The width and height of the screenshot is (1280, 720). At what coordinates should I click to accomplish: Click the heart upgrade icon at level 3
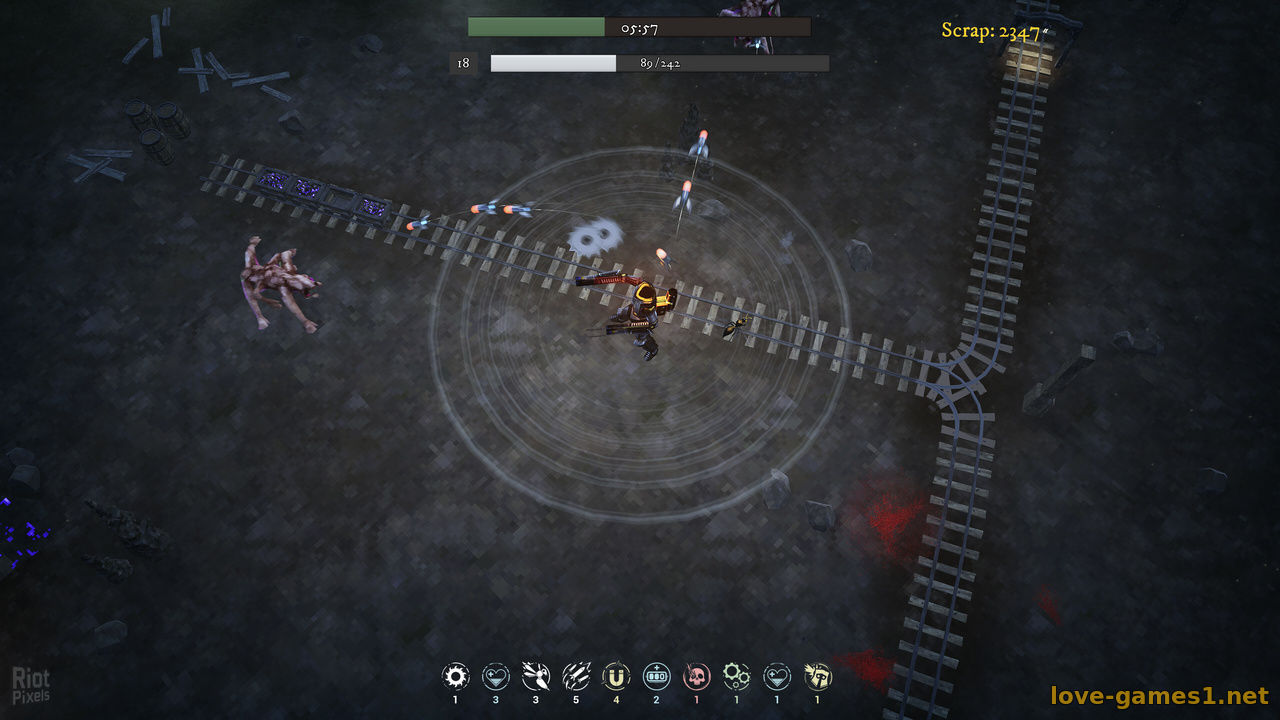point(496,677)
